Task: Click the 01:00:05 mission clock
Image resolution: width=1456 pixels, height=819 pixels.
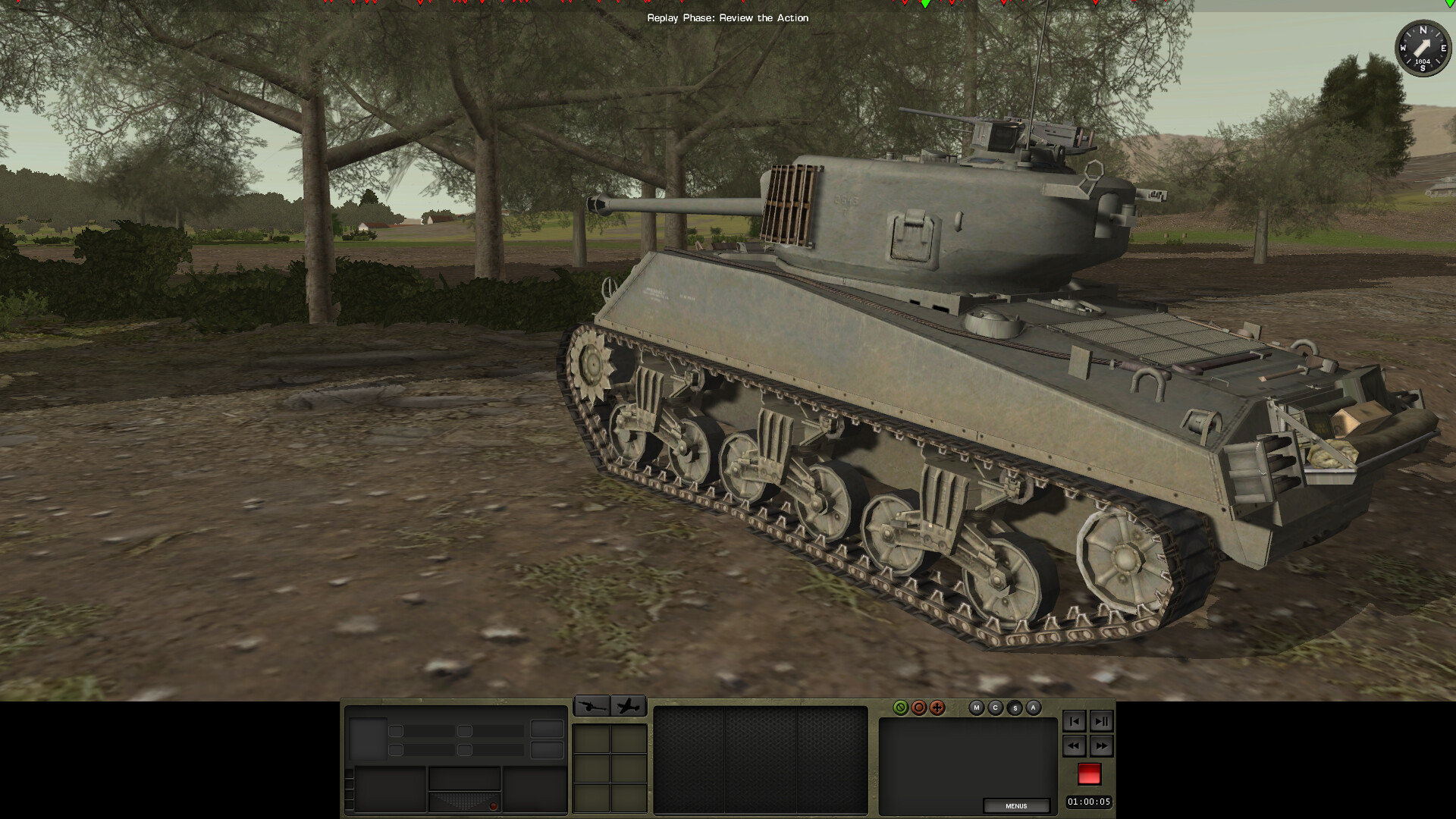Action: [x=1090, y=801]
